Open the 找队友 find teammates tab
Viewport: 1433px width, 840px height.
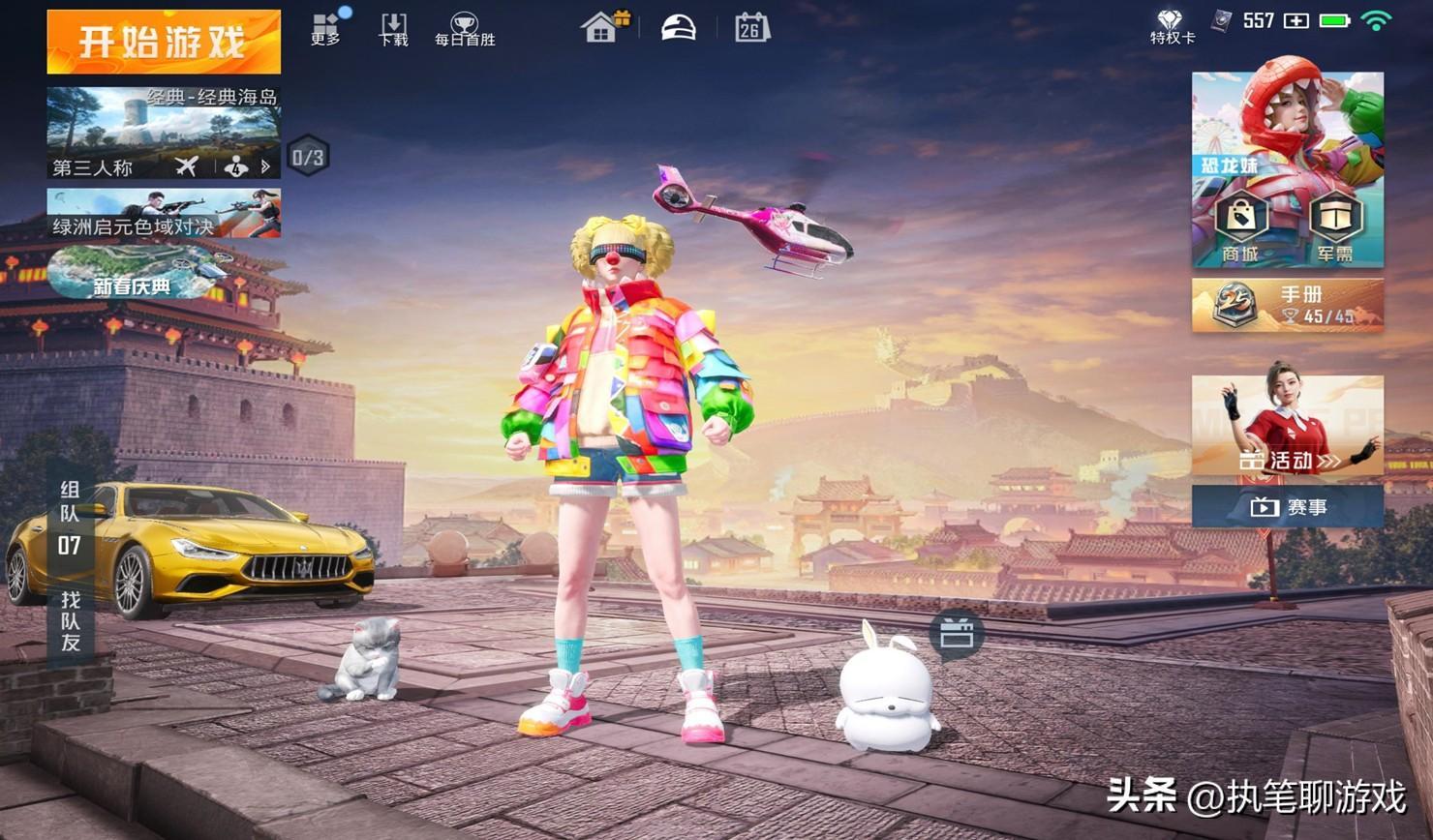click(x=70, y=621)
